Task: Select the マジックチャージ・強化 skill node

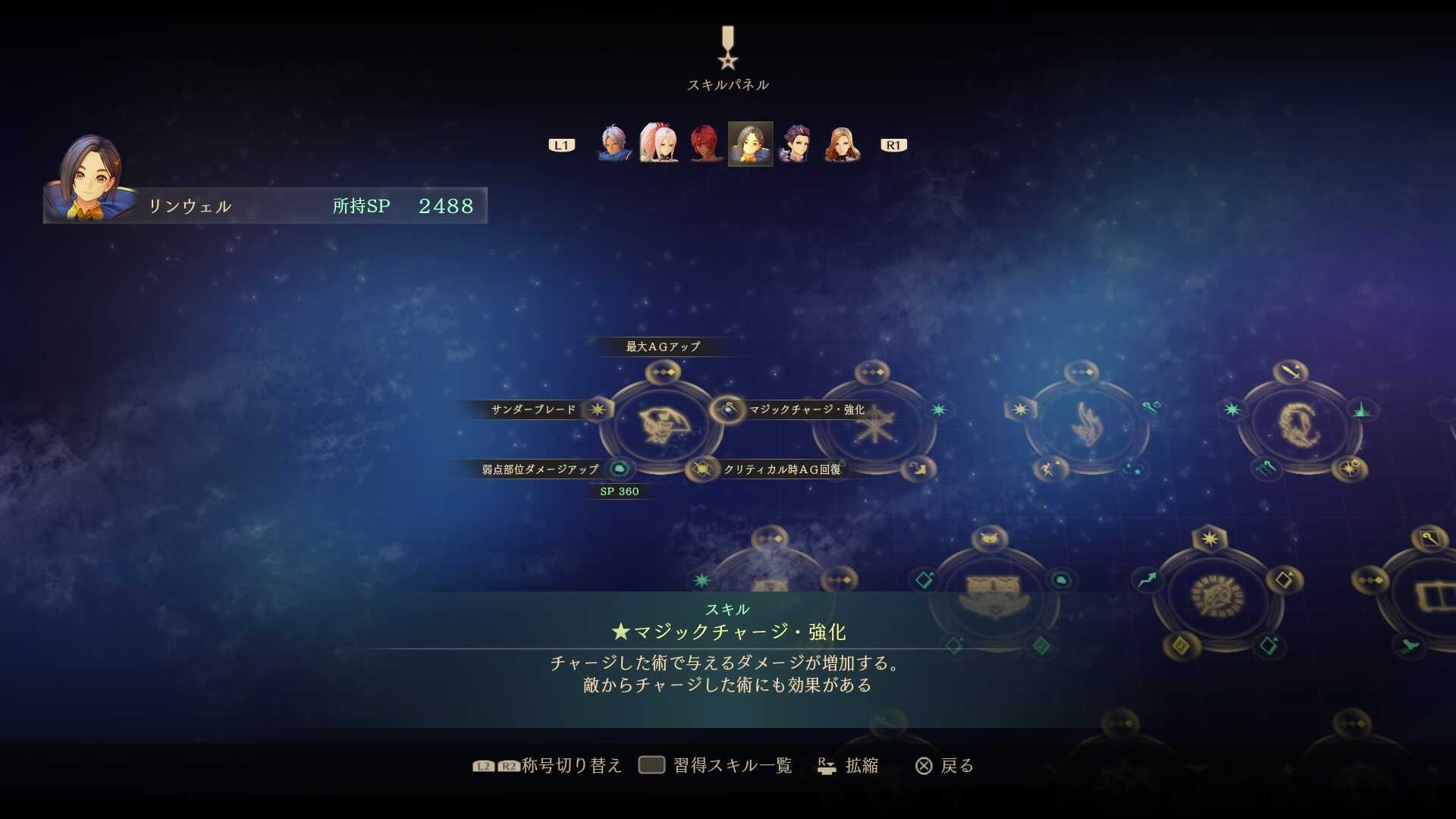Action: click(726, 409)
